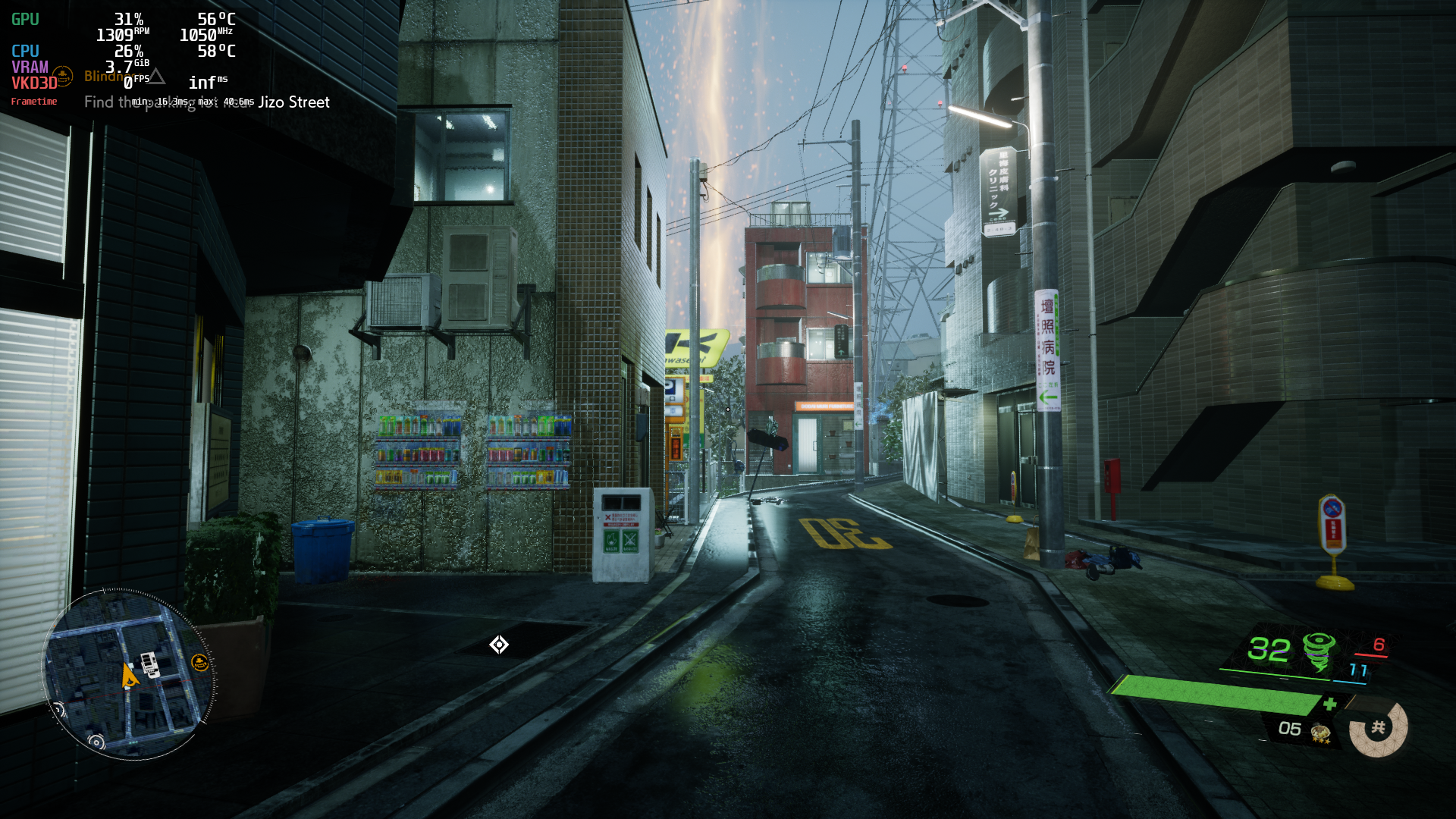Select the white vending machine marker on minimap

(x=149, y=664)
